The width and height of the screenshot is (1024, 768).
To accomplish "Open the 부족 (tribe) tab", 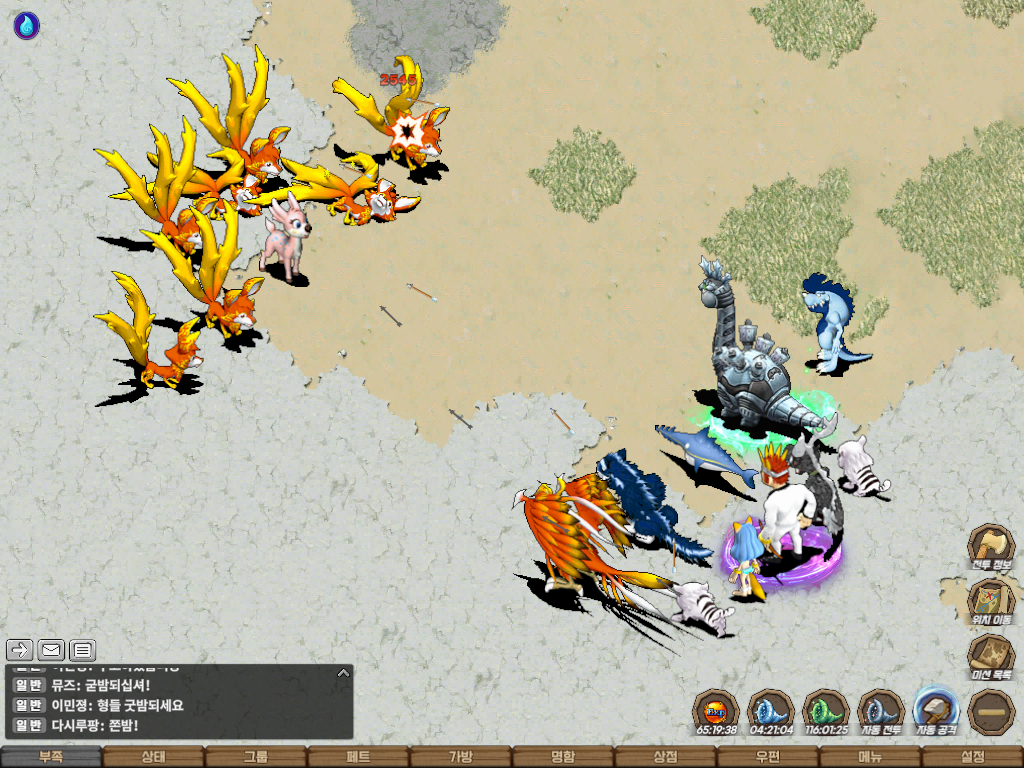I will 51,757.
